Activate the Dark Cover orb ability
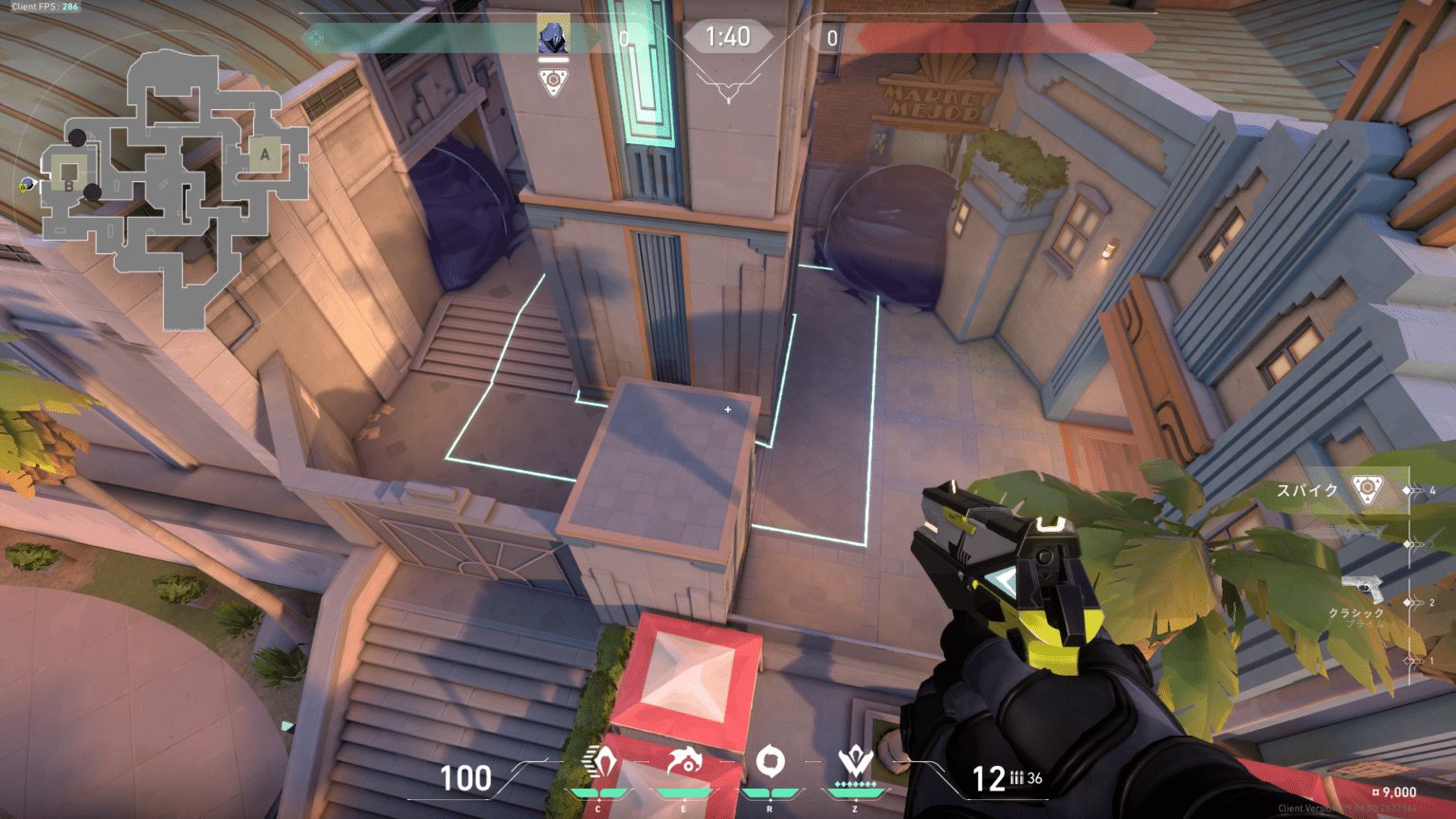The height and width of the screenshot is (819, 1456). click(770, 762)
